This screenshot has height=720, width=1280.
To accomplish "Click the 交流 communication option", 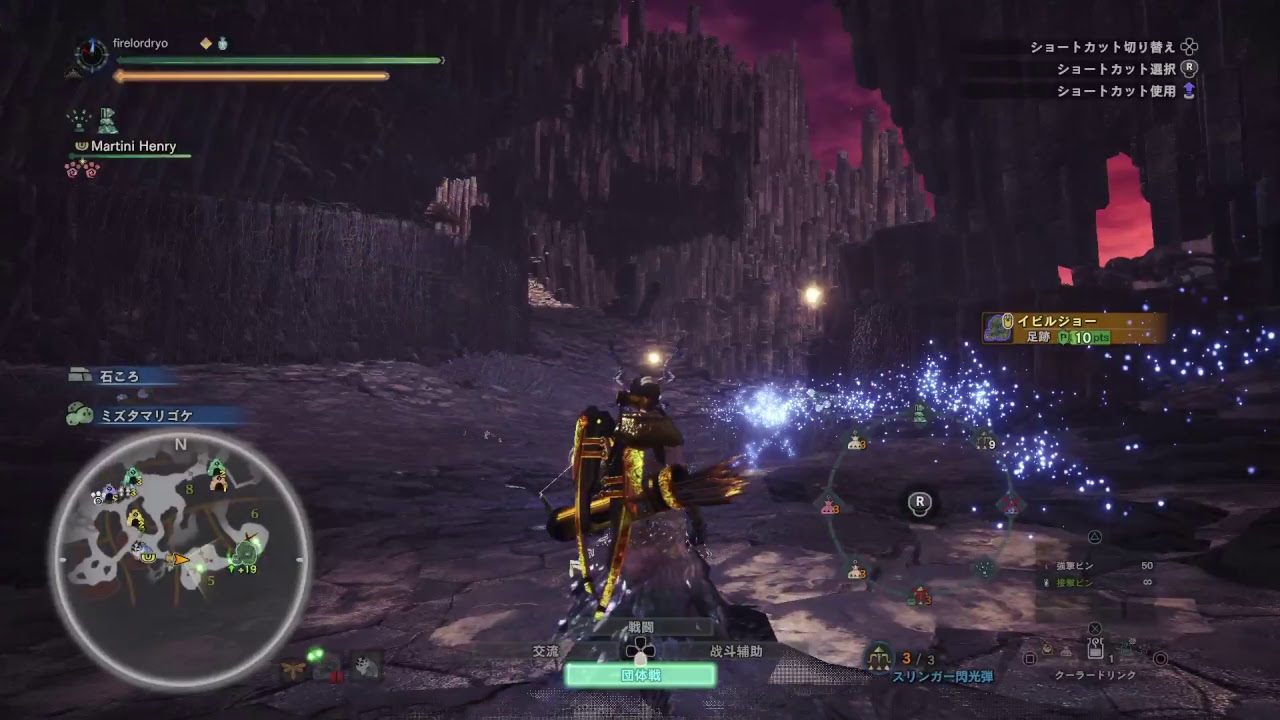I will tap(545, 652).
